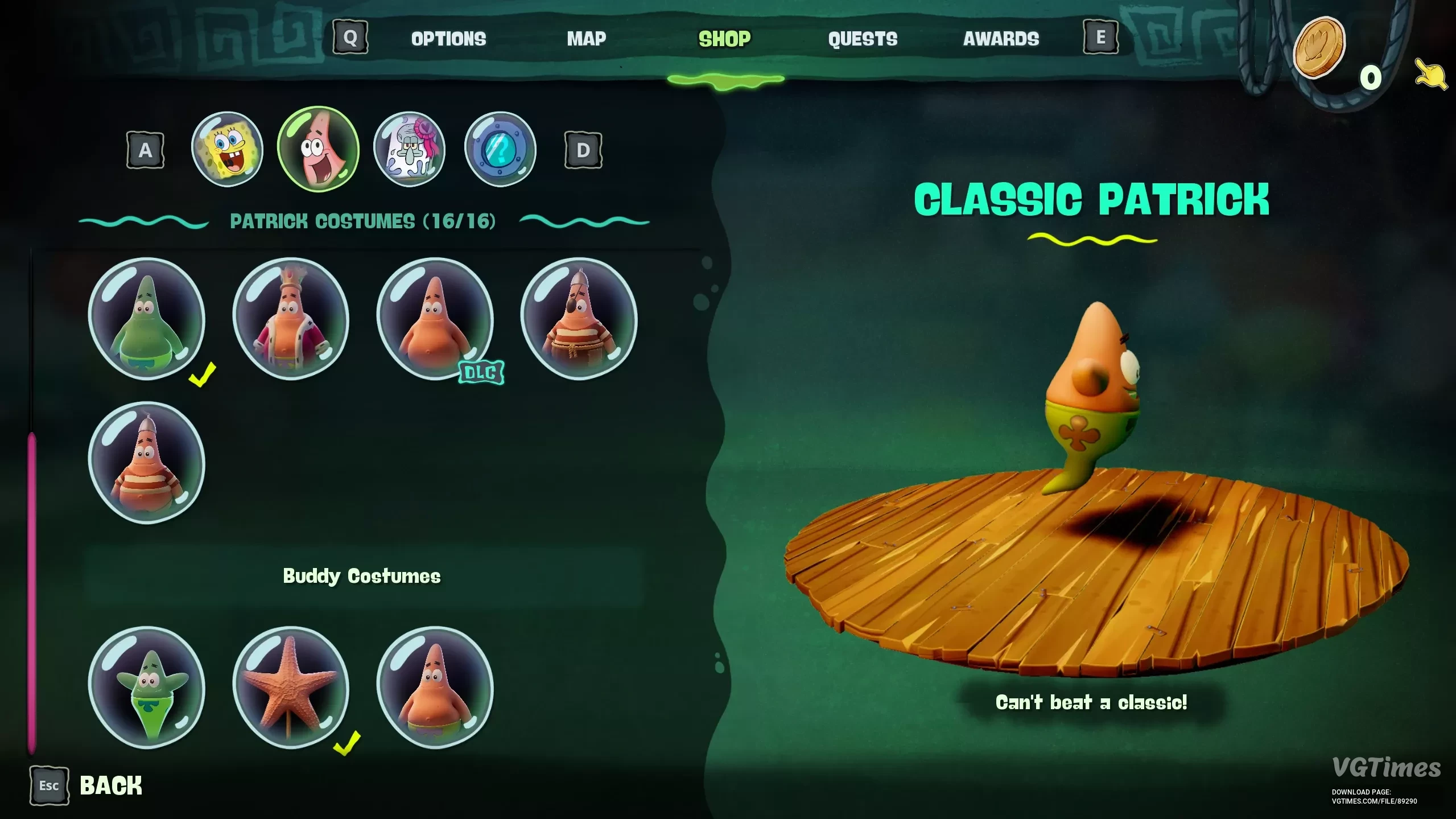
Task: Switch to the Map tab
Action: 586,39
